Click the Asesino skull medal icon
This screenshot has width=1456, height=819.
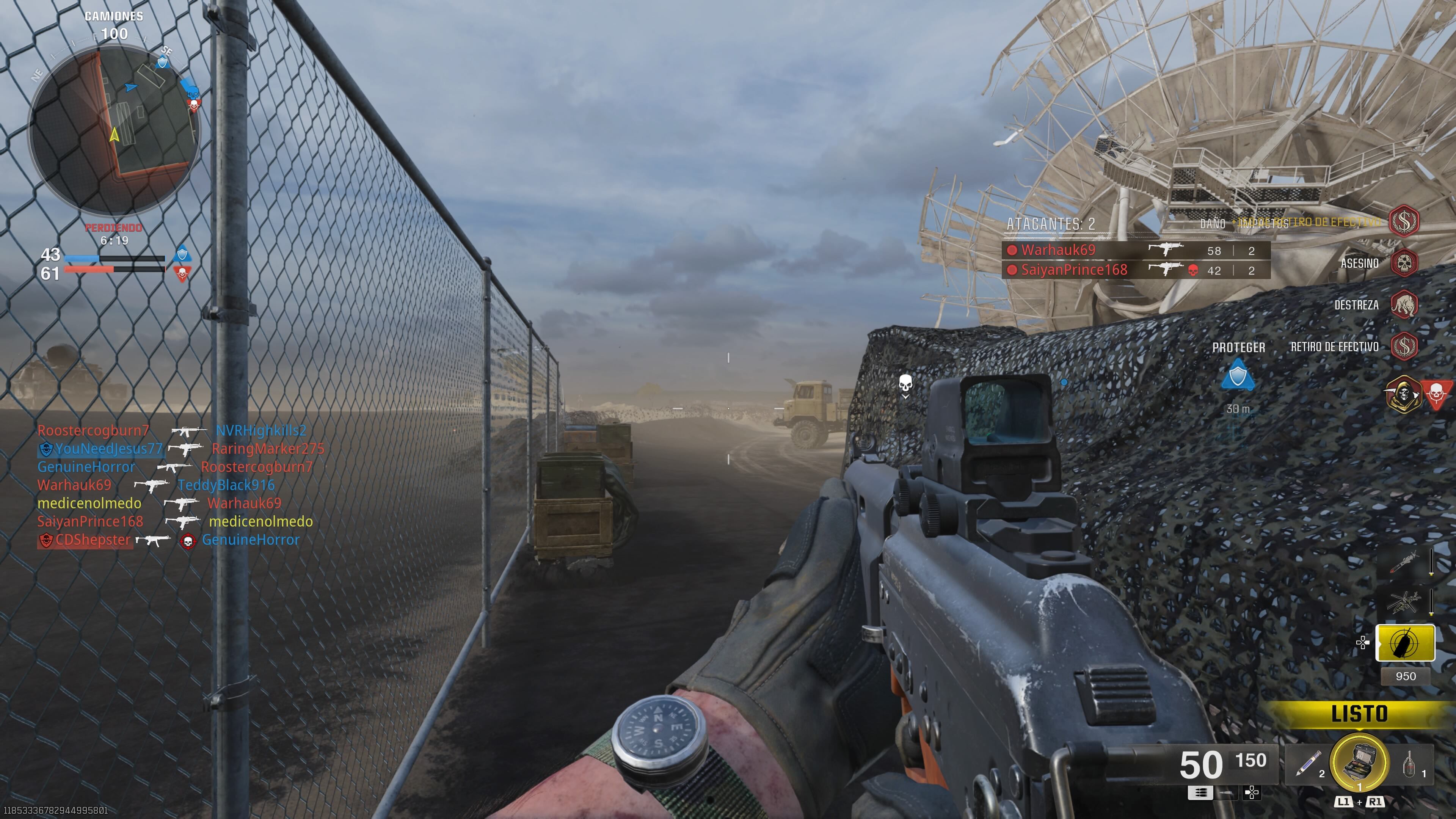click(1404, 264)
